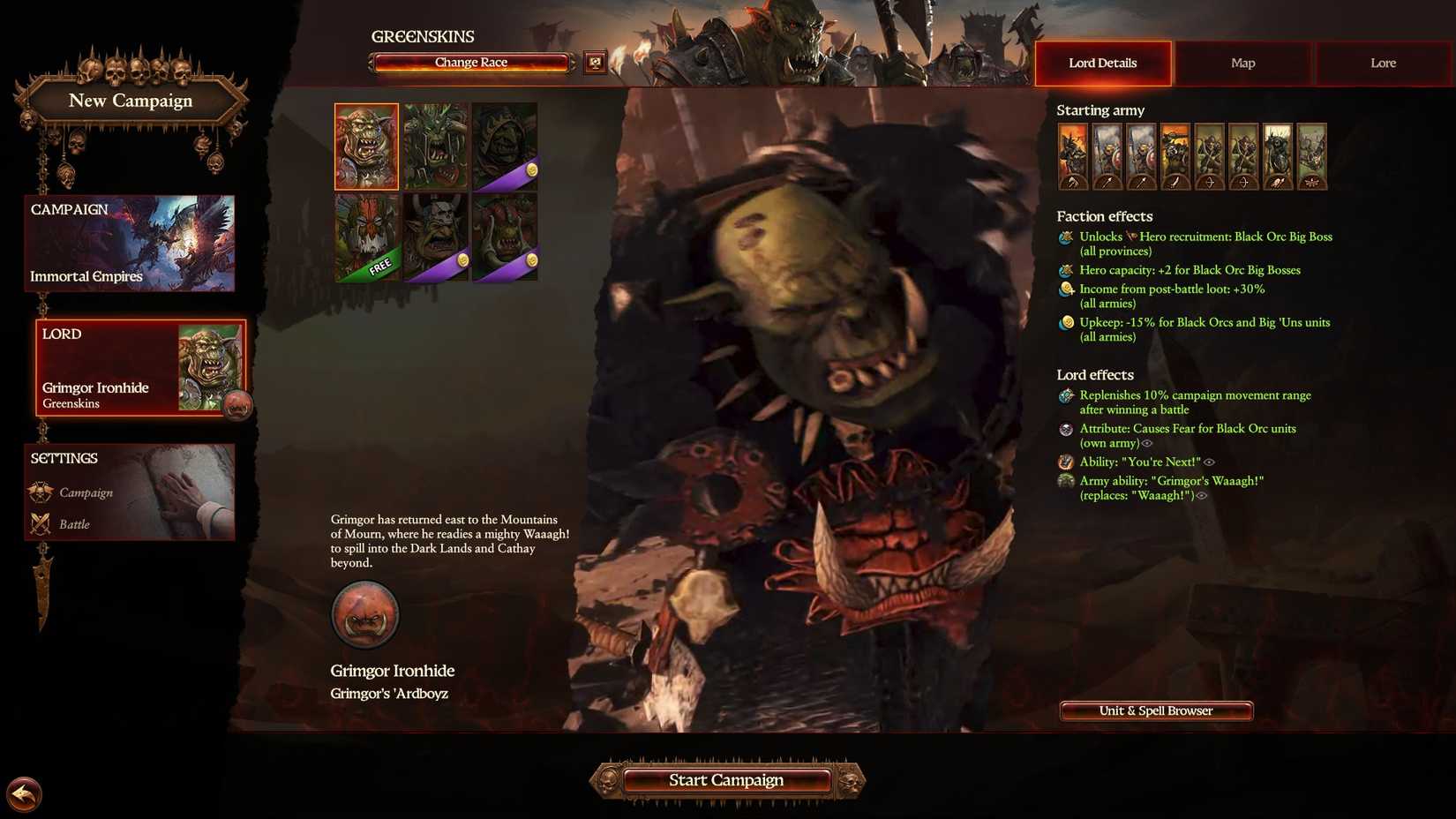Click the race emblem beside Change Race button
The height and width of the screenshot is (819, 1456).
pos(596,61)
